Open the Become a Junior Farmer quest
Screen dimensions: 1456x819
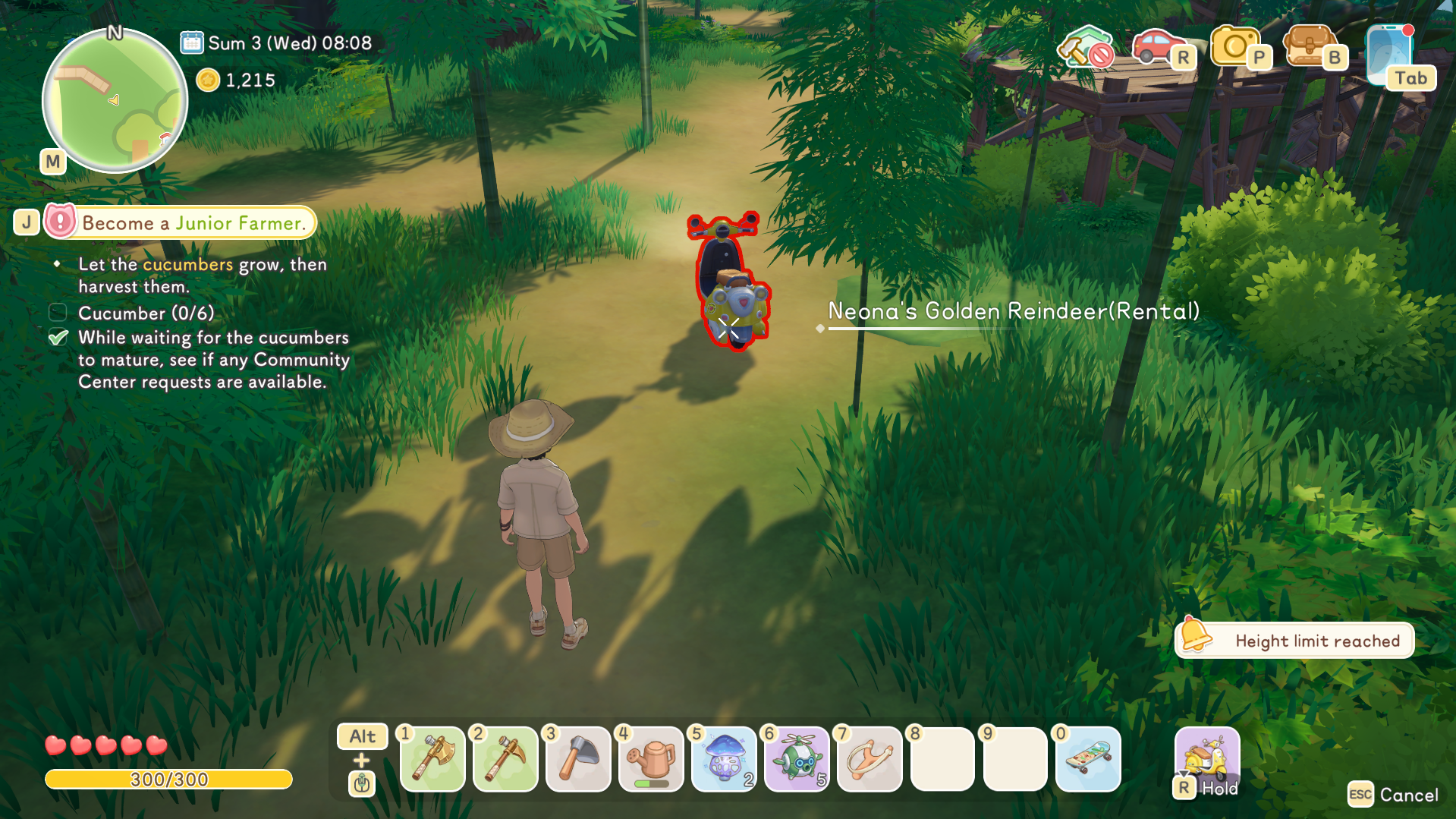click(x=193, y=223)
